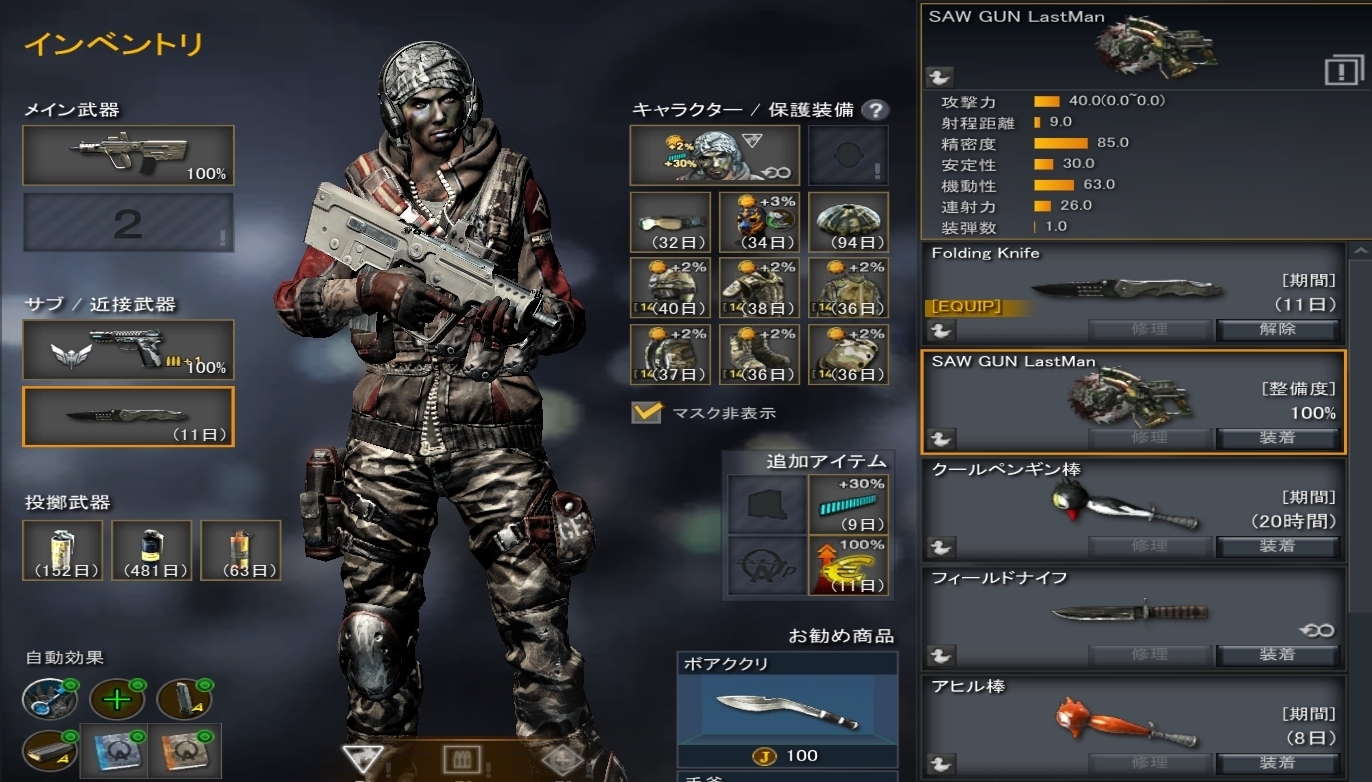Click the green cross auto effect icon
Image resolution: width=1372 pixels, height=782 pixels.
tap(117, 699)
